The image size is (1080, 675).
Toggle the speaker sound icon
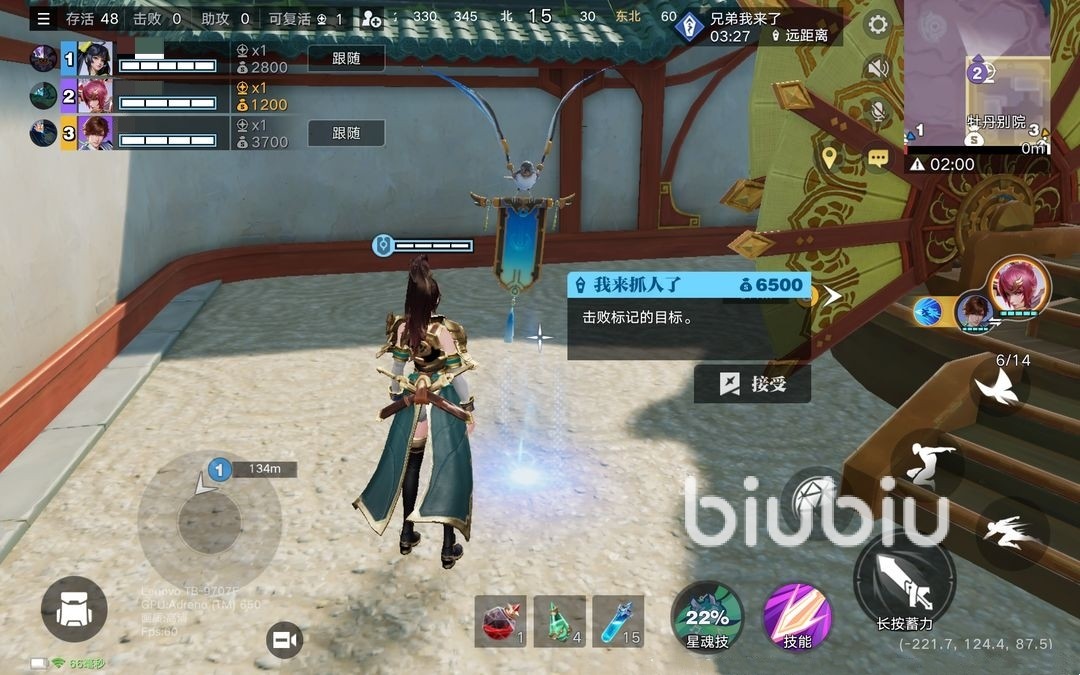[878, 68]
